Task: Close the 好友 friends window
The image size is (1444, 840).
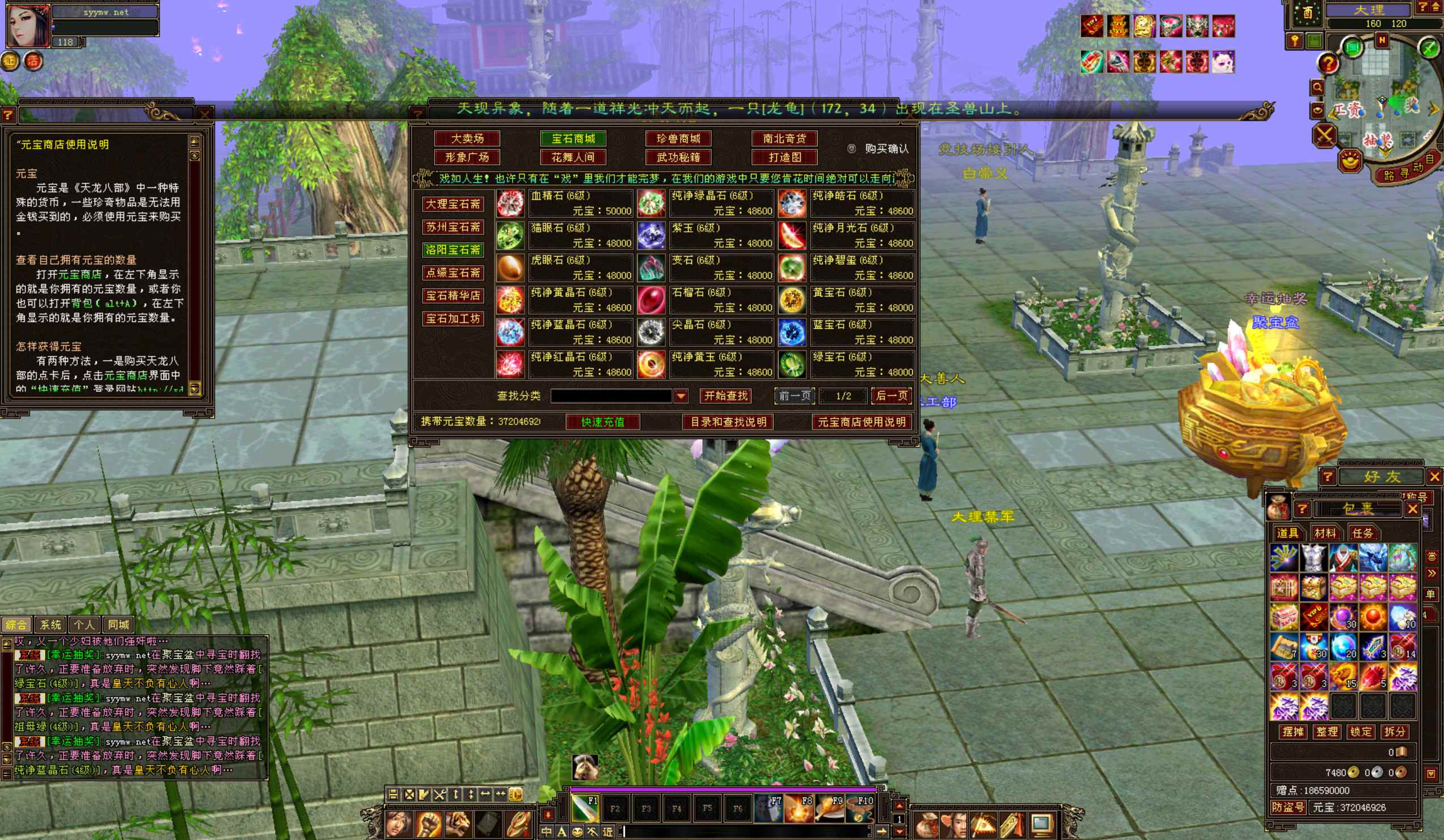Action: point(1434,477)
